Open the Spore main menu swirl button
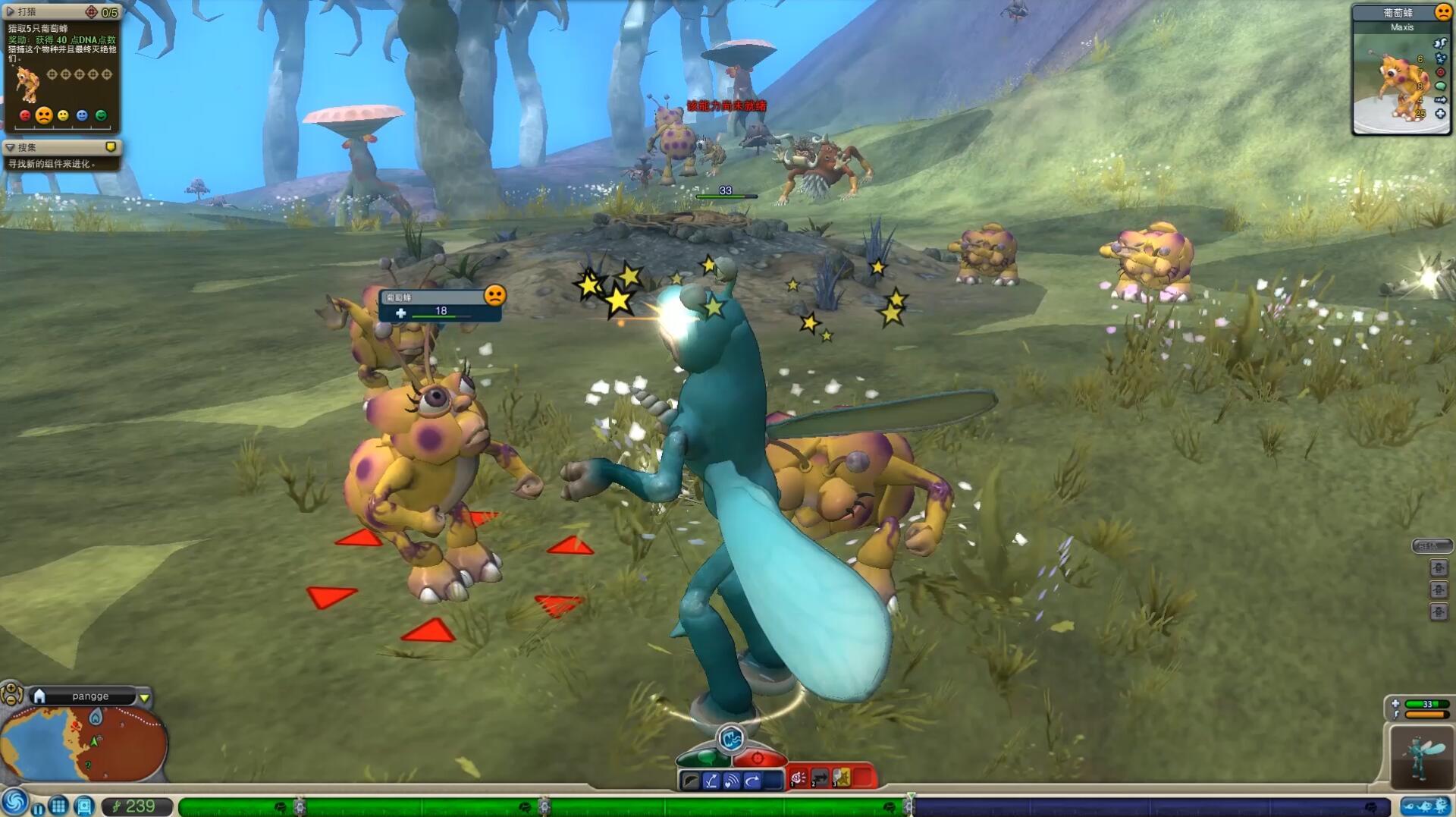 pos(14,803)
